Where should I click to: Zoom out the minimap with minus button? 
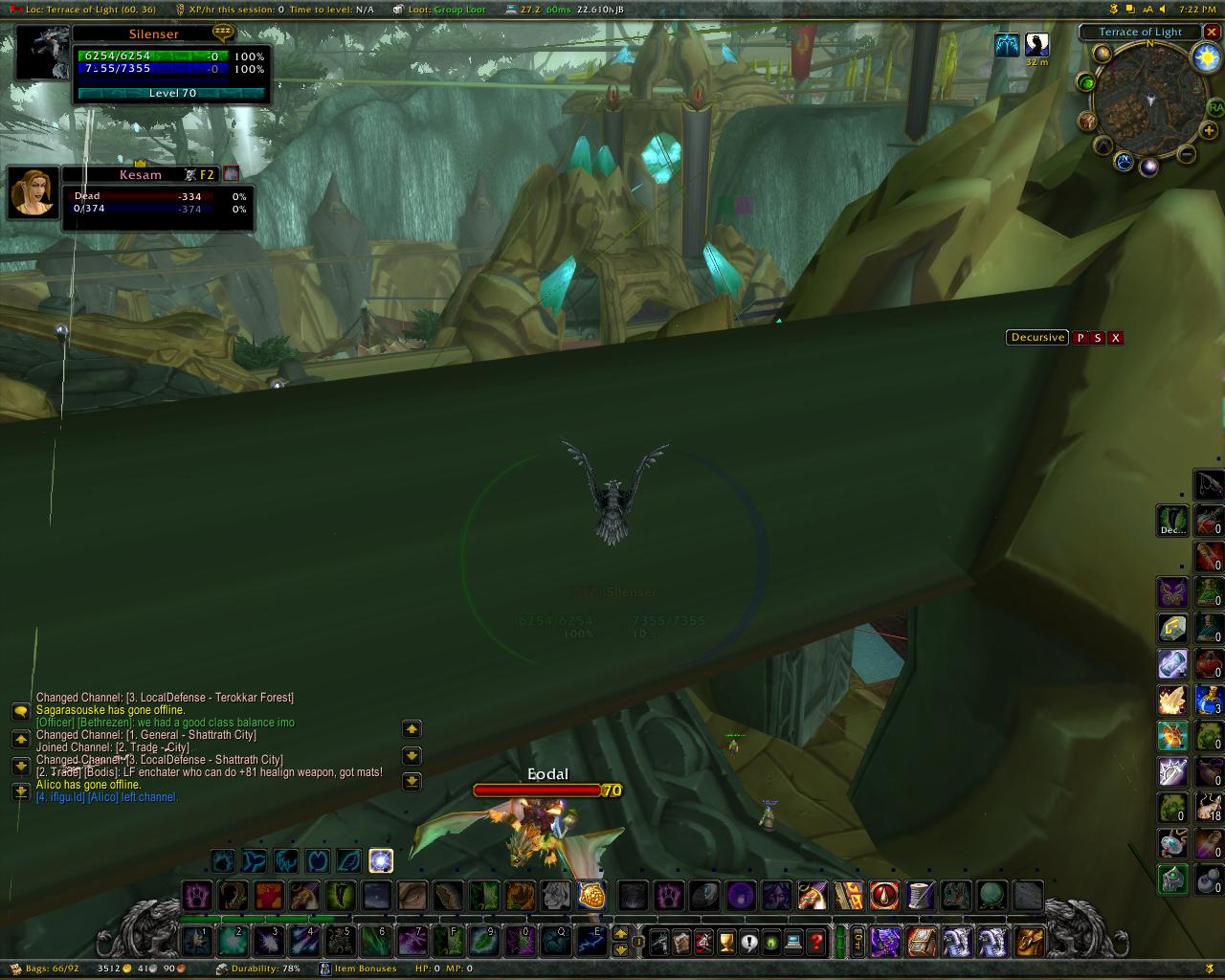tap(1186, 153)
